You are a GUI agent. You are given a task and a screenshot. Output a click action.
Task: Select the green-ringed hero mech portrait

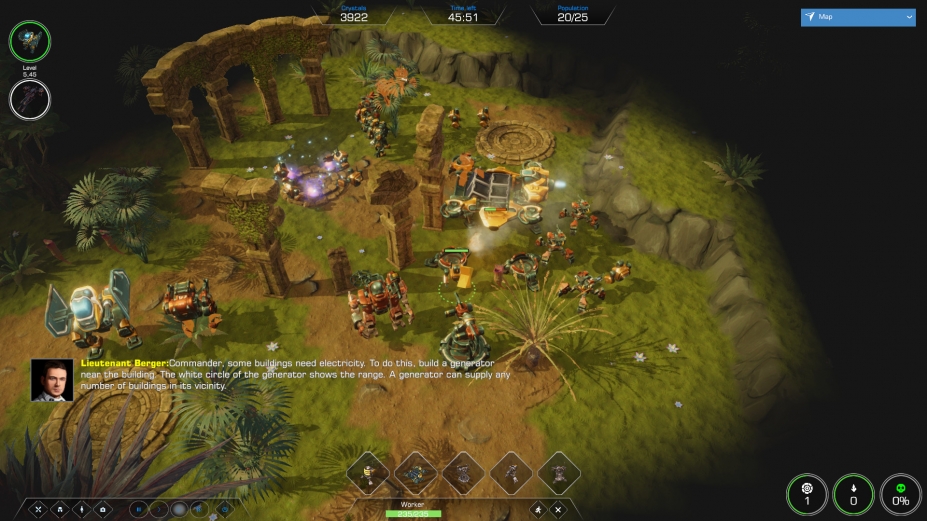coord(30,41)
